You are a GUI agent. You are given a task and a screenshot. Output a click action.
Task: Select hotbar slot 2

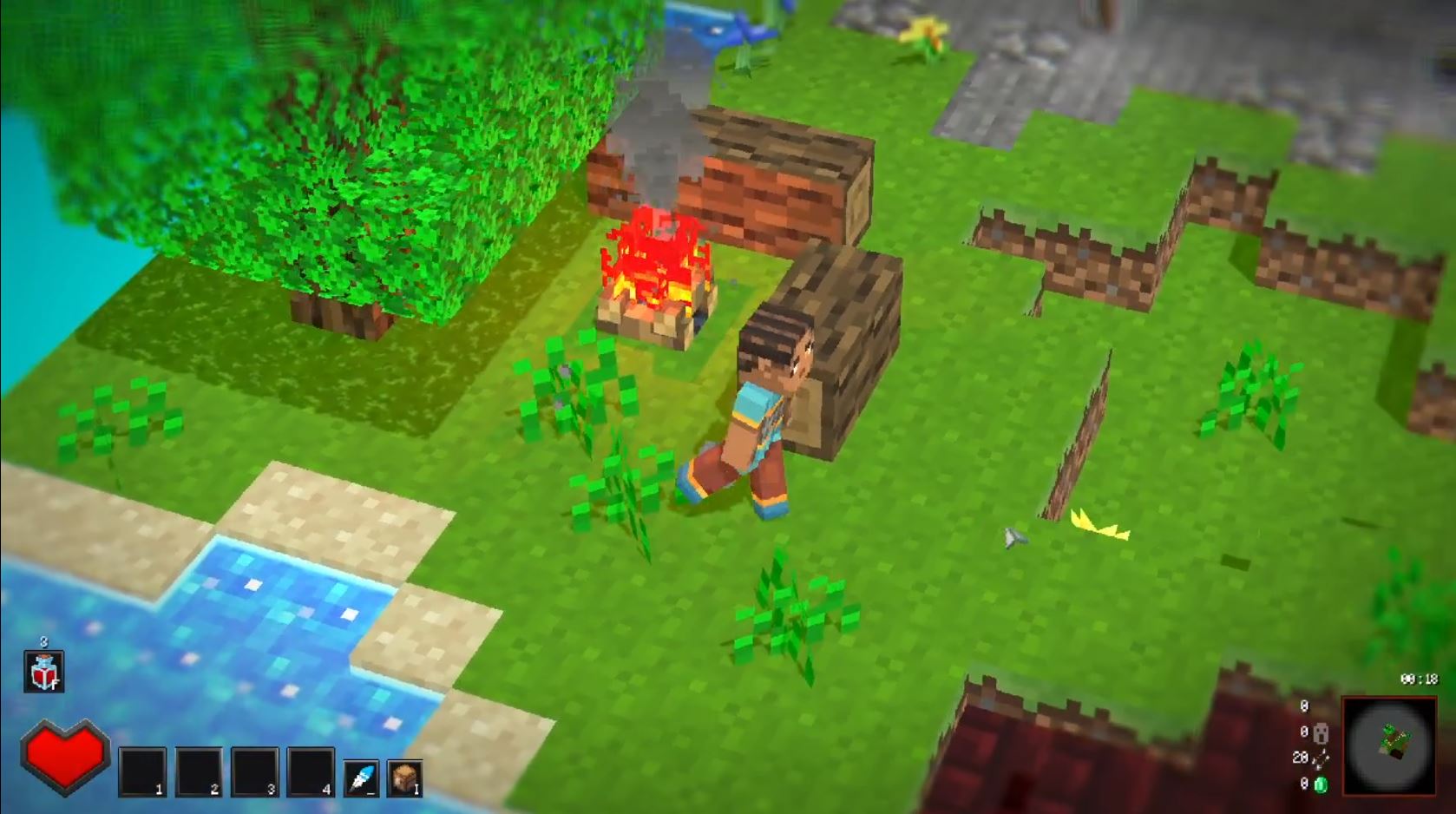(199, 771)
